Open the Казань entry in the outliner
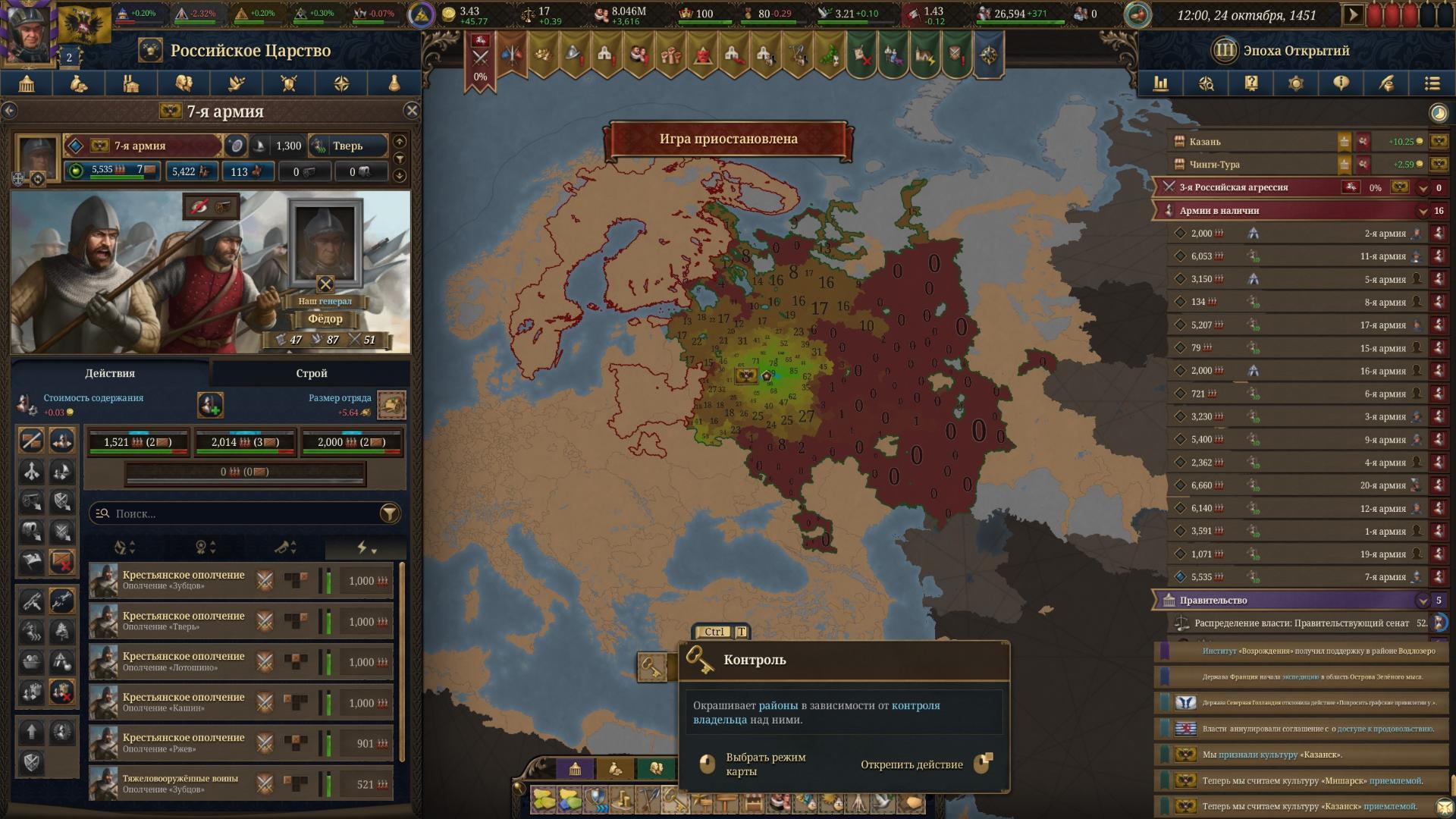 (1206, 142)
